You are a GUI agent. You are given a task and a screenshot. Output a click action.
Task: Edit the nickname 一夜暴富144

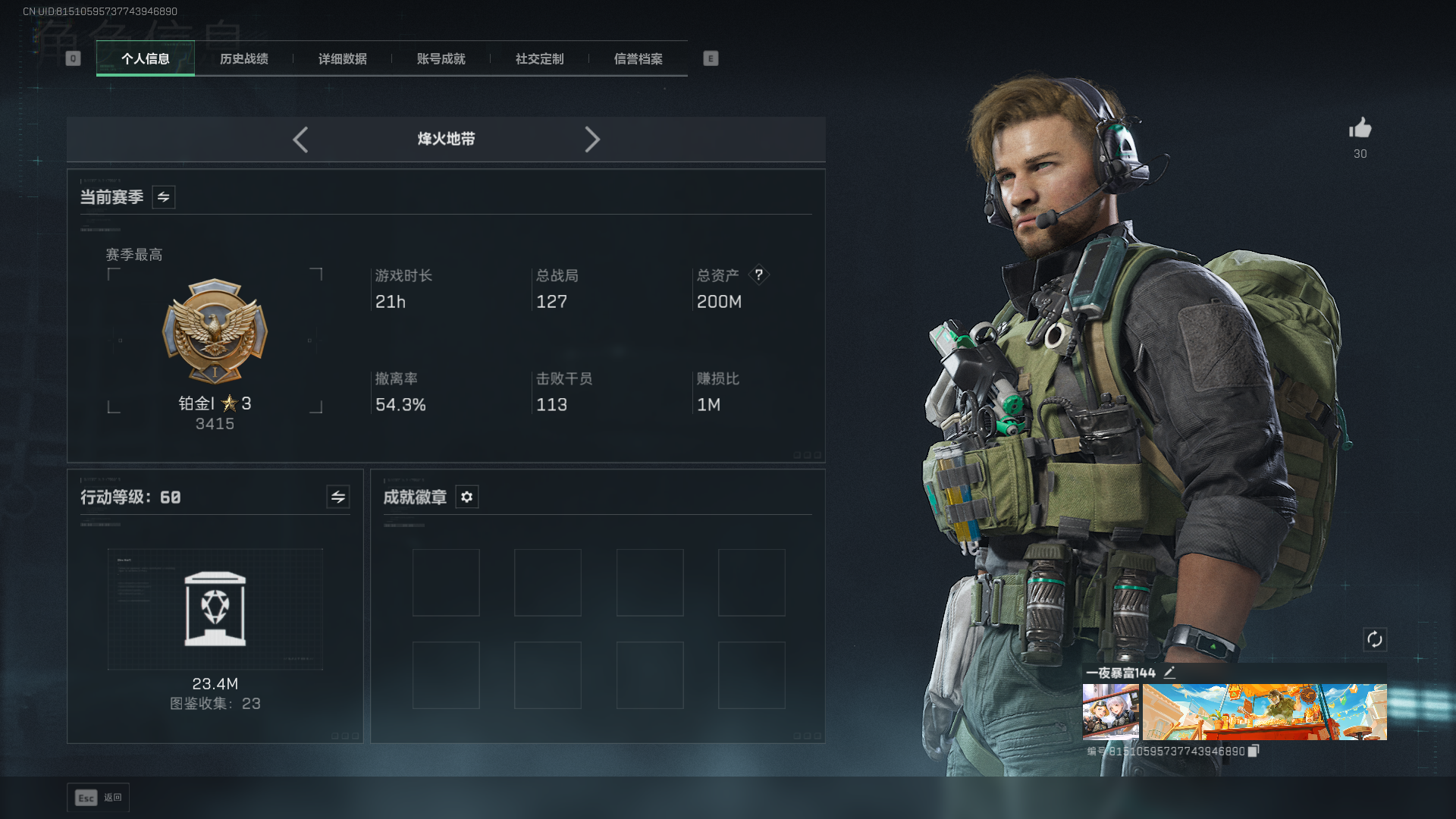pos(1169,672)
